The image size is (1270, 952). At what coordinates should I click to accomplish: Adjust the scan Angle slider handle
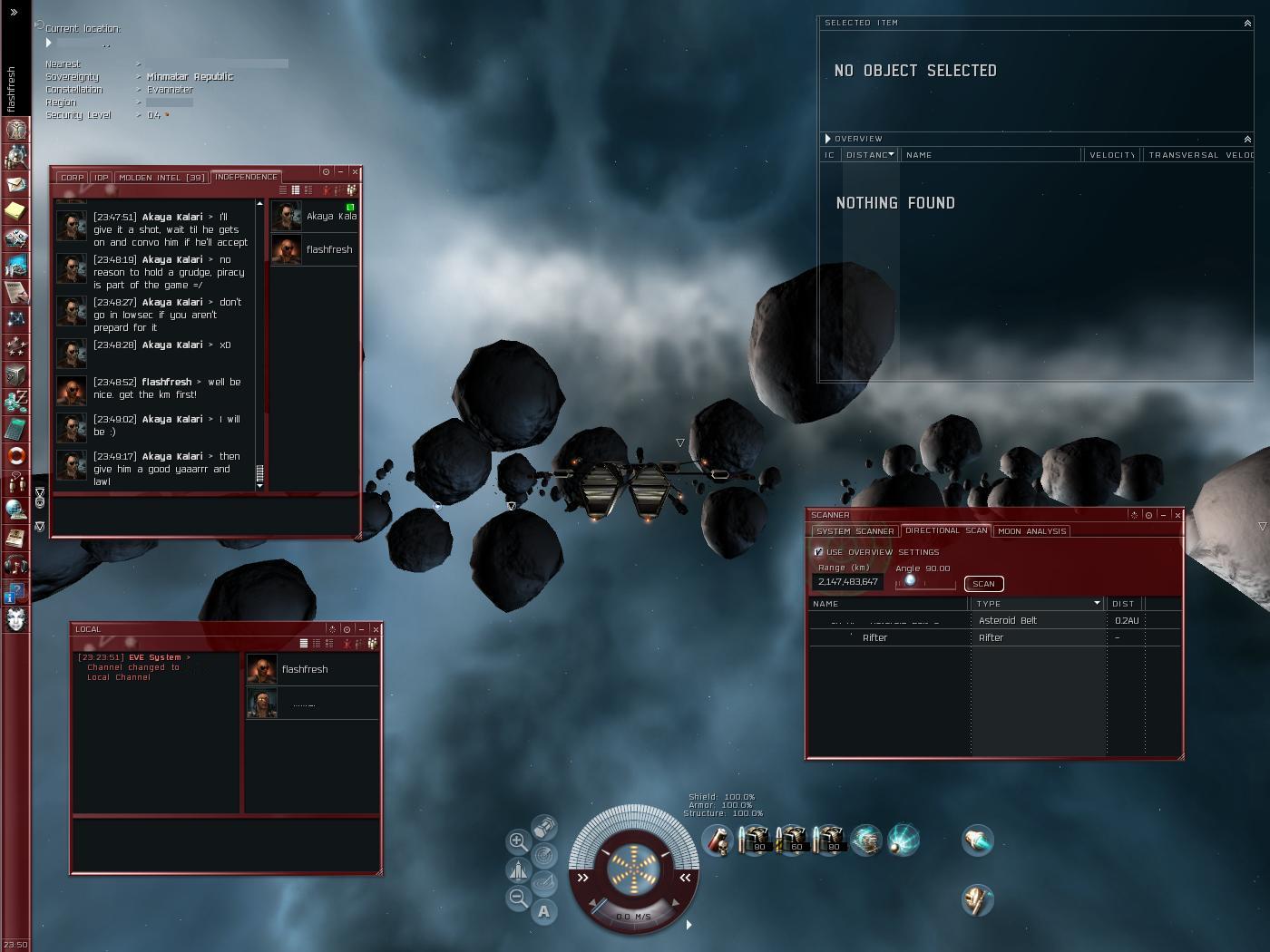tap(910, 580)
